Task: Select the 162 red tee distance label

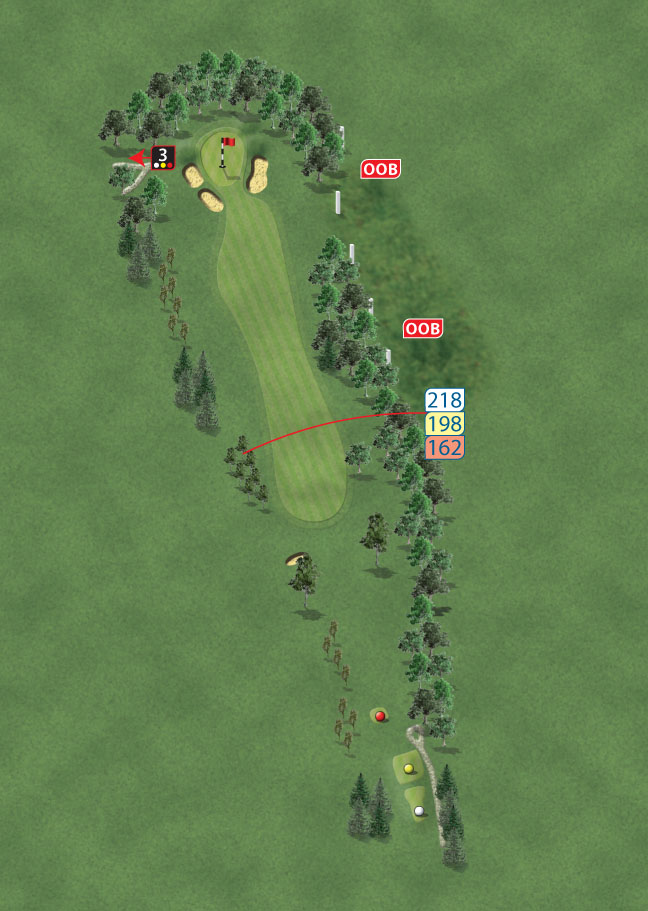Action: coord(444,447)
